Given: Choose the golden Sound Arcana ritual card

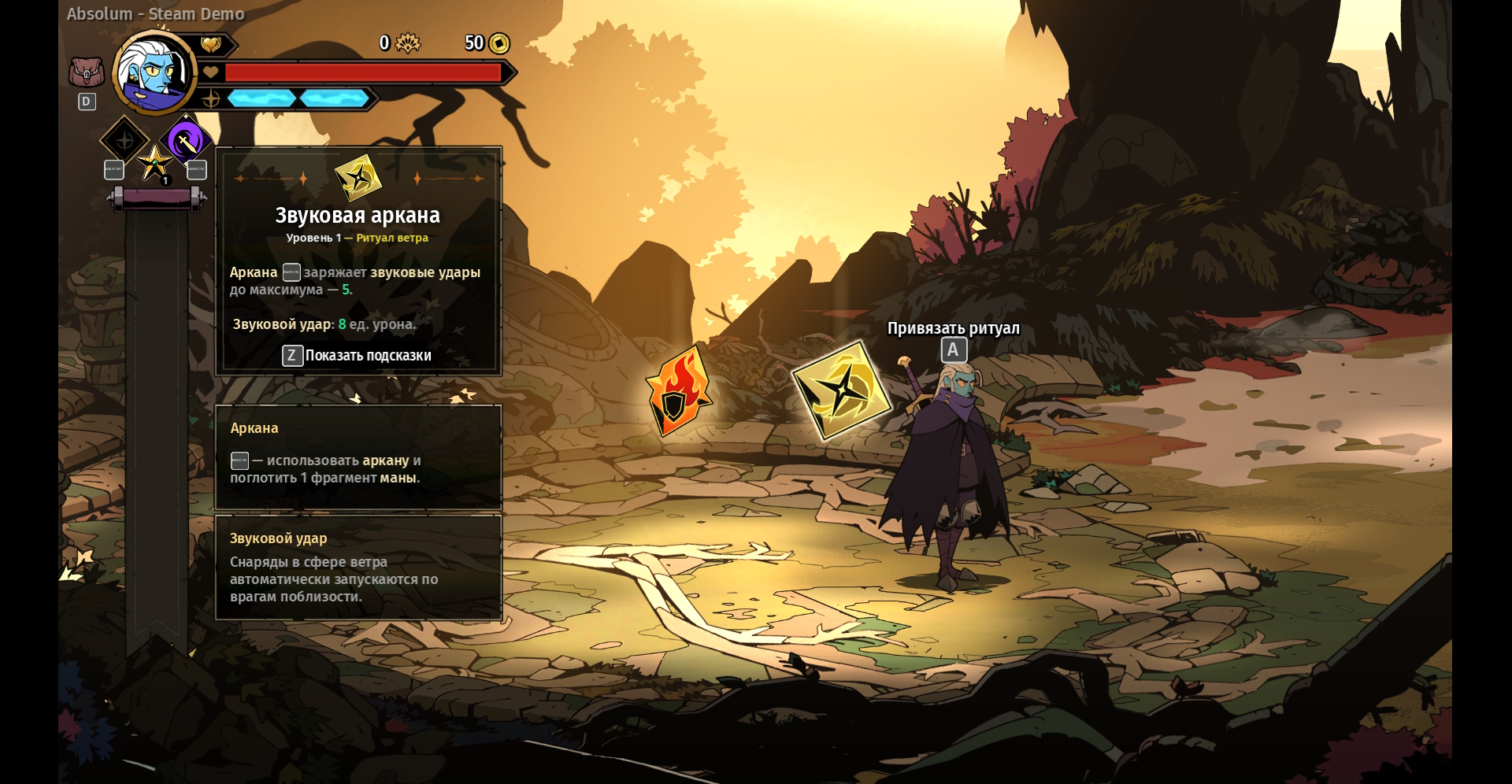Looking at the screenshot, I should click(841, 390).
